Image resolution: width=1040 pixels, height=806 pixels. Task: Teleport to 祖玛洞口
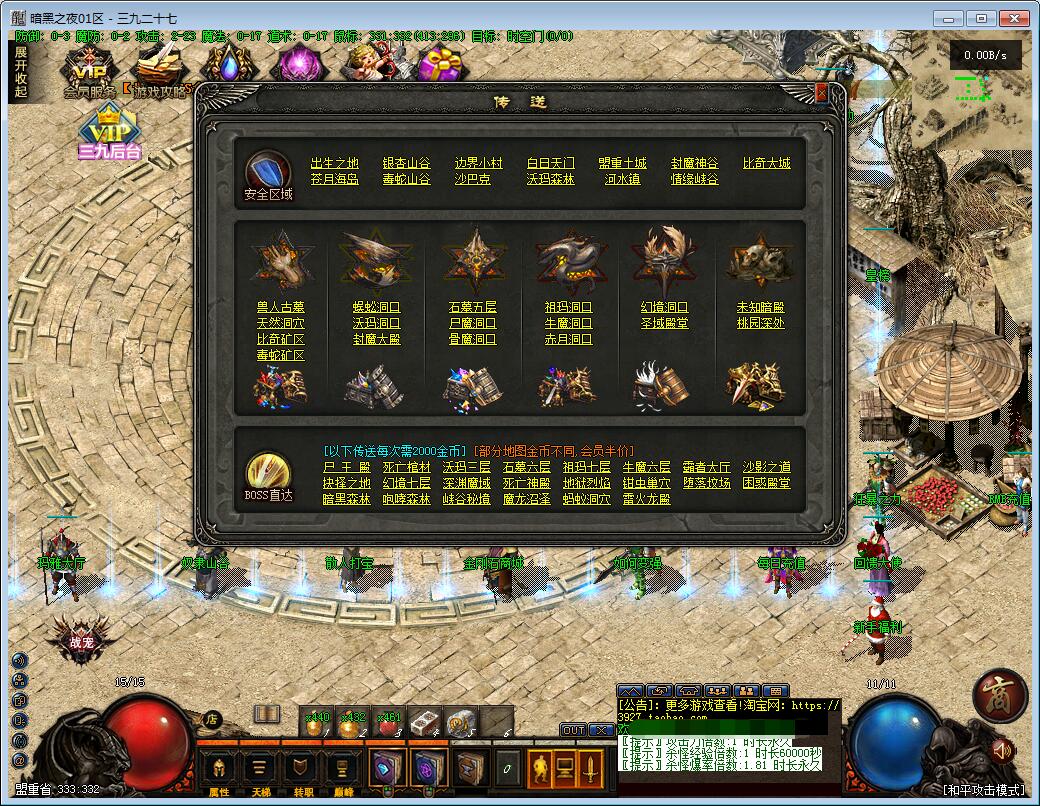tap(568, 307)
